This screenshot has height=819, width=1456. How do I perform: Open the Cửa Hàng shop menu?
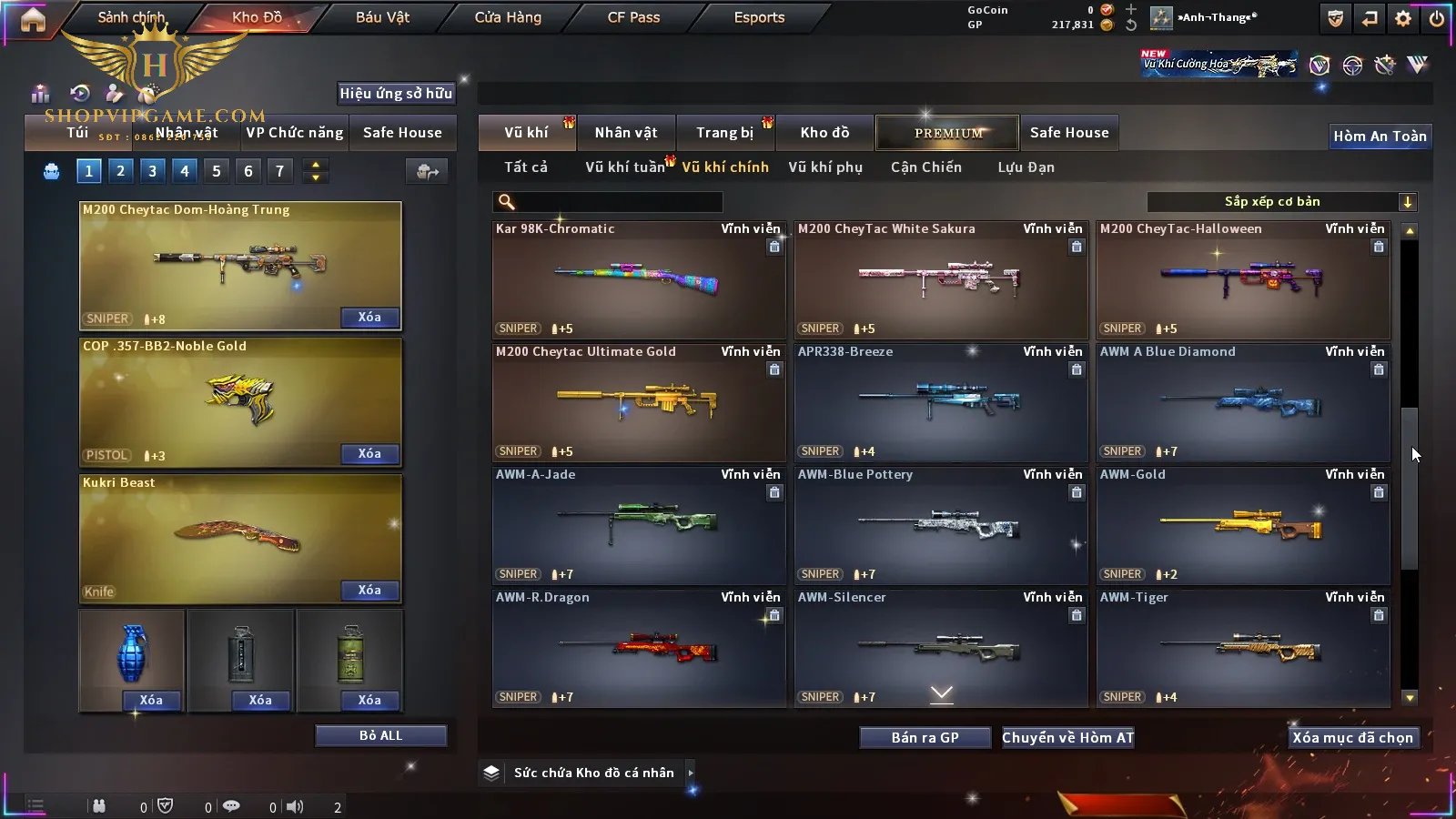coord(508,17)
